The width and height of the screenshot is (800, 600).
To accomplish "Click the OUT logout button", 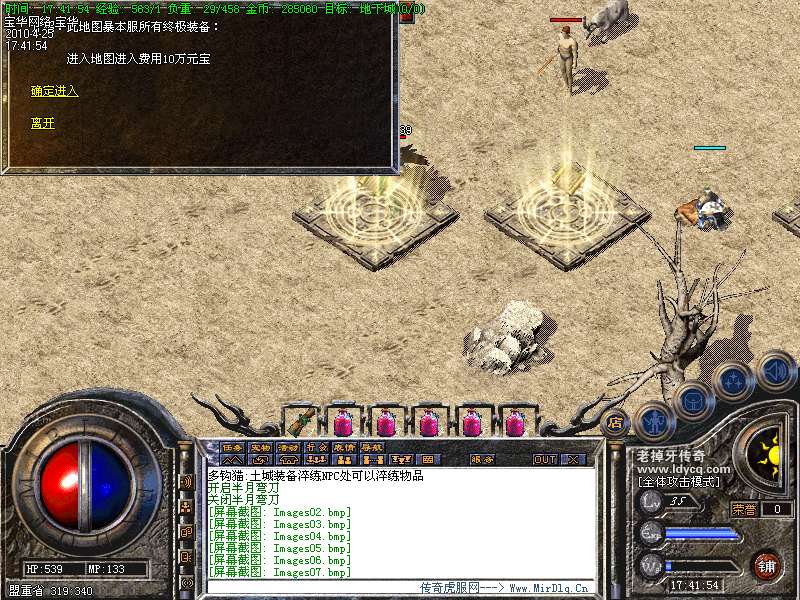I will (545, 460).
